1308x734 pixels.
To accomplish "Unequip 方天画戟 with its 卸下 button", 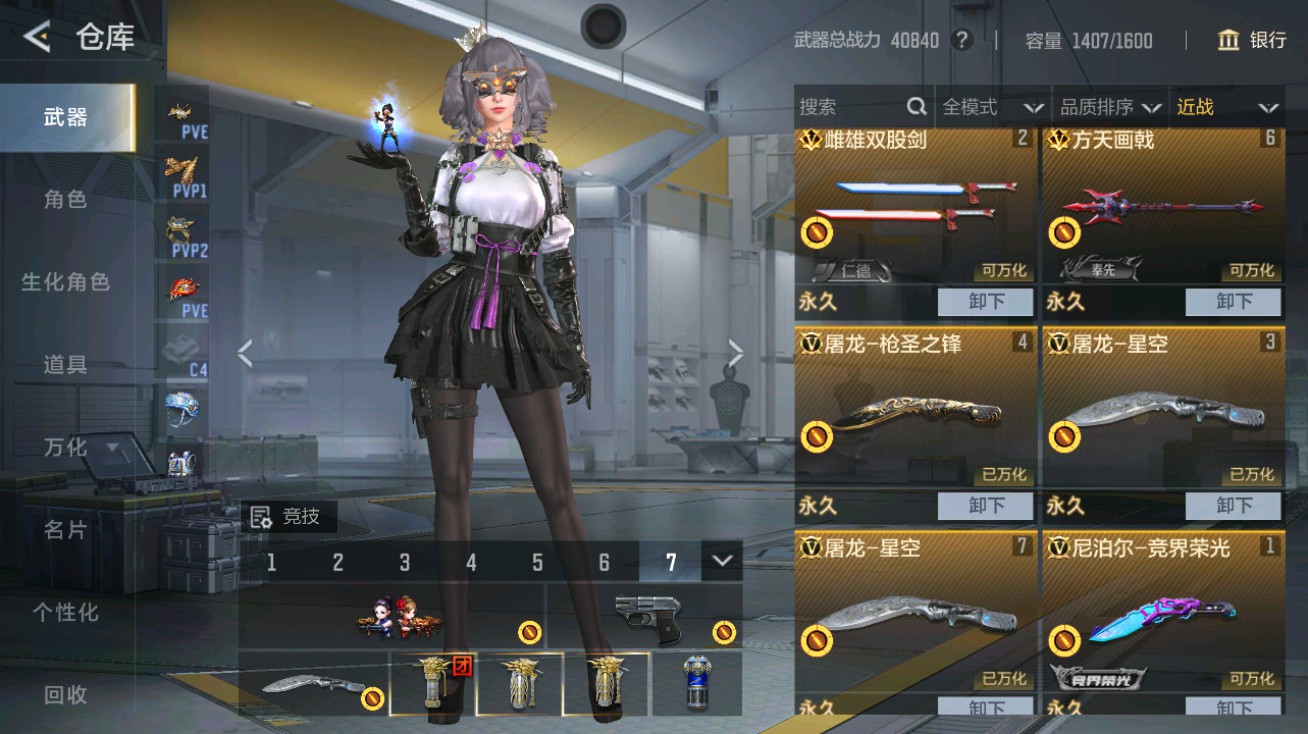I will pyautogui.click(x=1235, y=302).
